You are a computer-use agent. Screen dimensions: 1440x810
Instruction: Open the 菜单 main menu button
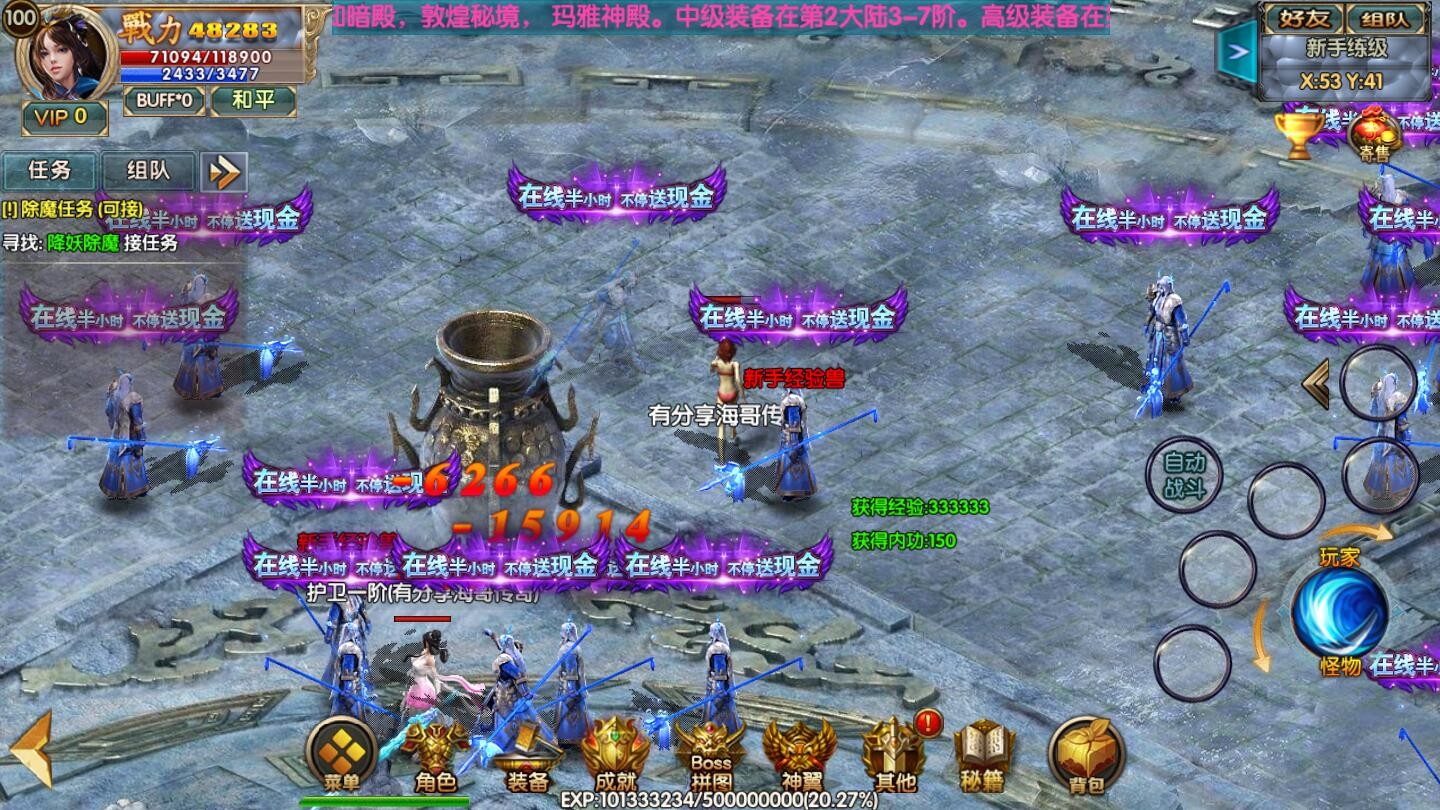tap(341, 754)
